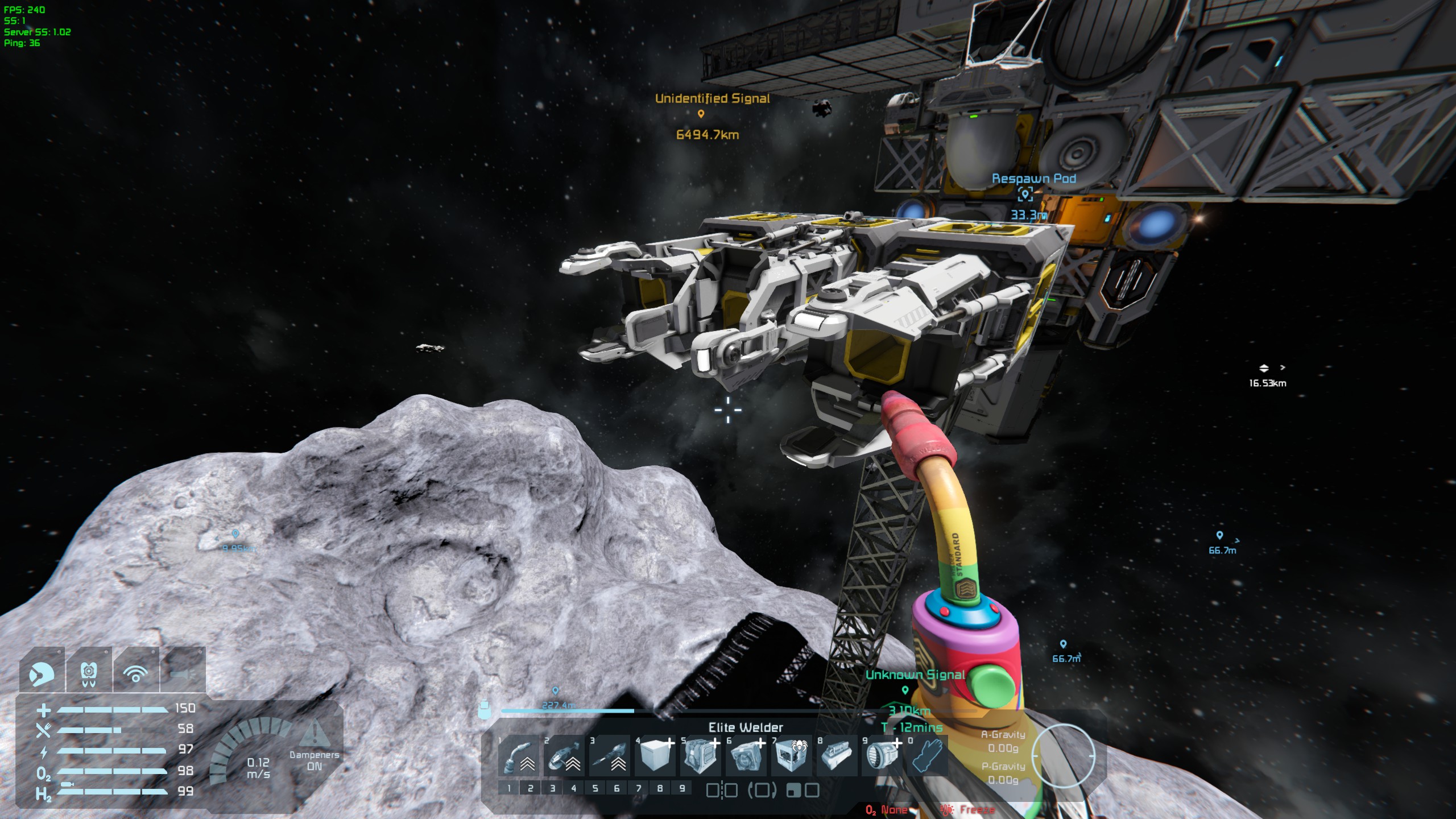The height and width of the screenshot is (819, 1456).
Task: Open toolbar page 9
Action: tap(682, 788)
